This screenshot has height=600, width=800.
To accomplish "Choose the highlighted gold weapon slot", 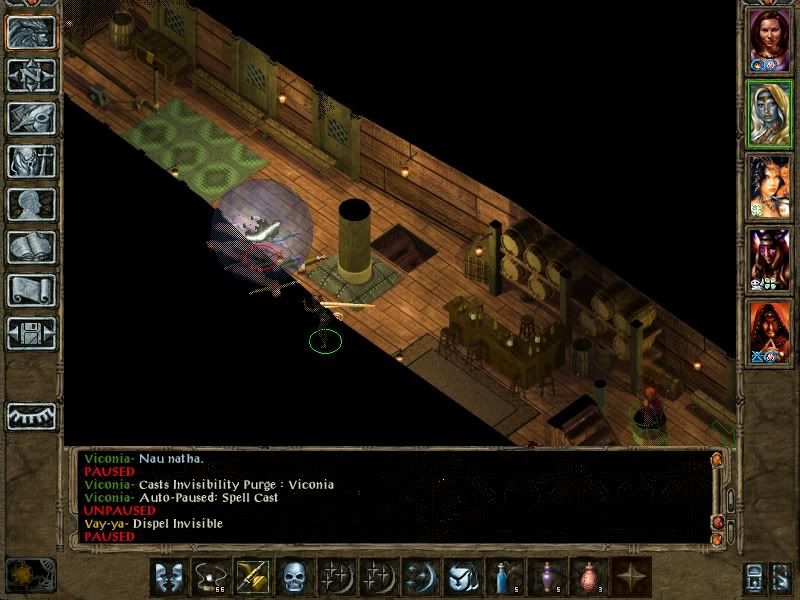I will pyautogui.click(x=252, y=577).
